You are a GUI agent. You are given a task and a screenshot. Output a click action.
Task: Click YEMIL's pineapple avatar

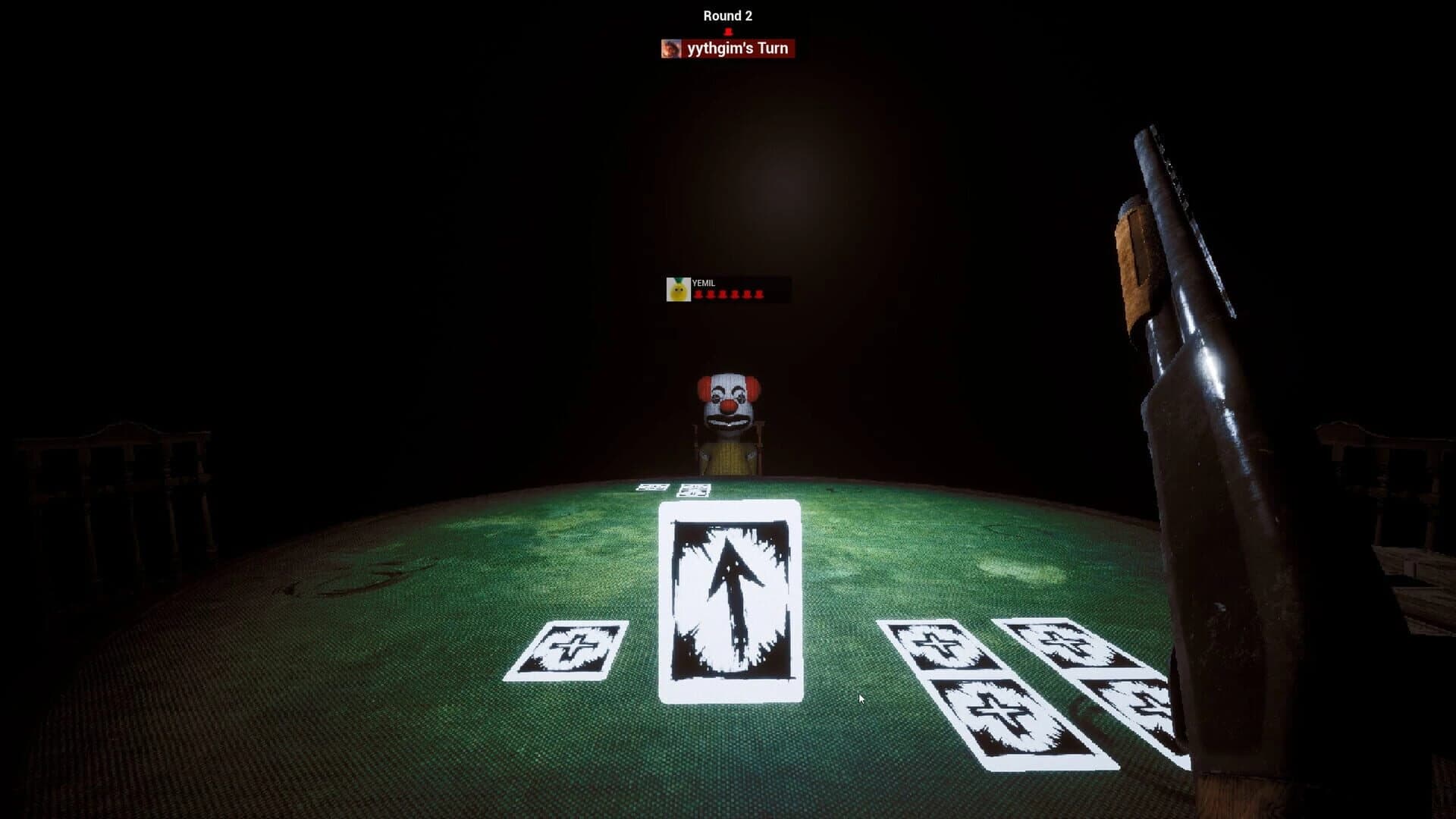[x=676, y=290]
